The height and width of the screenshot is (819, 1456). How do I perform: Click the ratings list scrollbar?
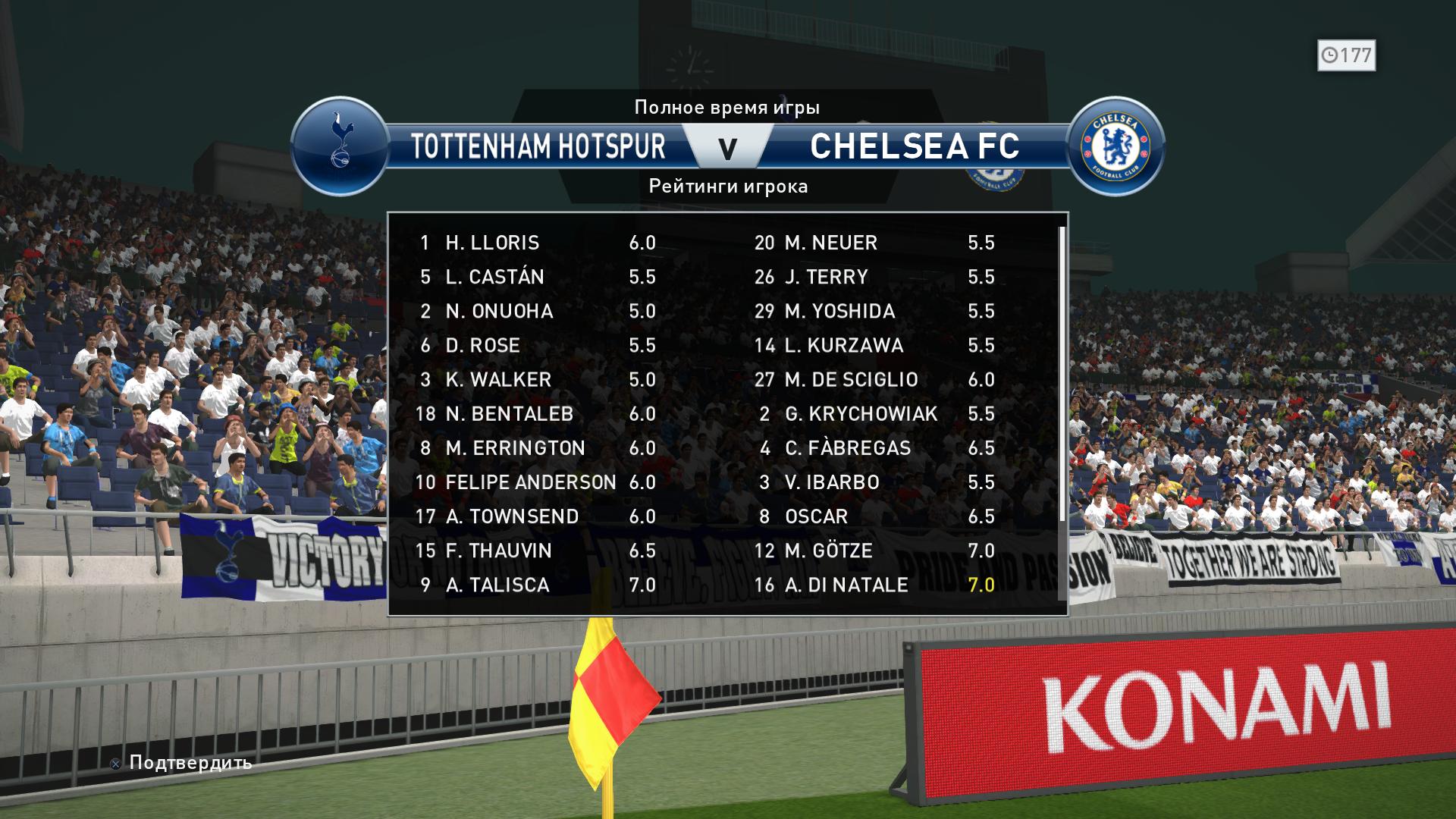(x=1062, y=373)
